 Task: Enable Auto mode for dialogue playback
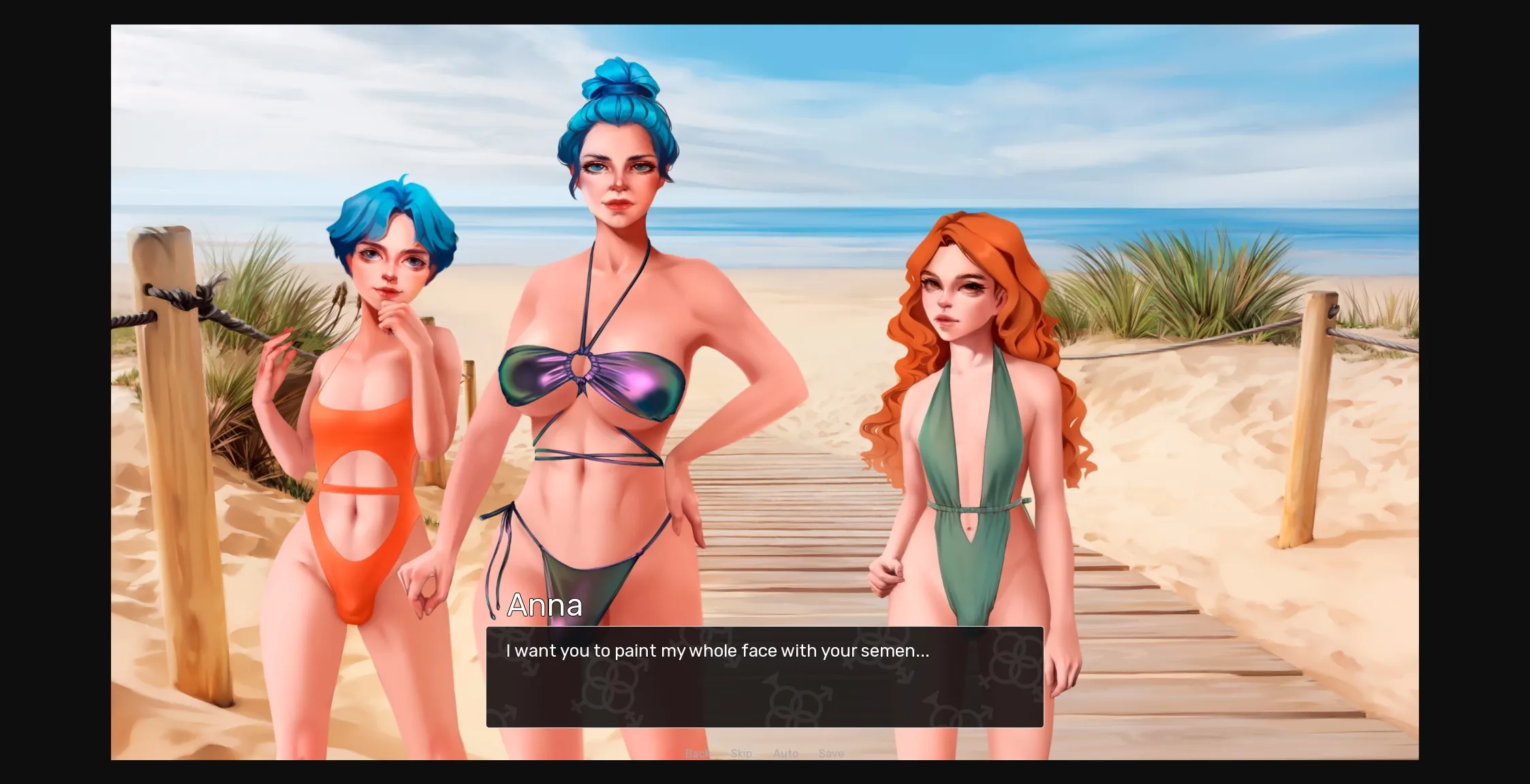[785, 753]
